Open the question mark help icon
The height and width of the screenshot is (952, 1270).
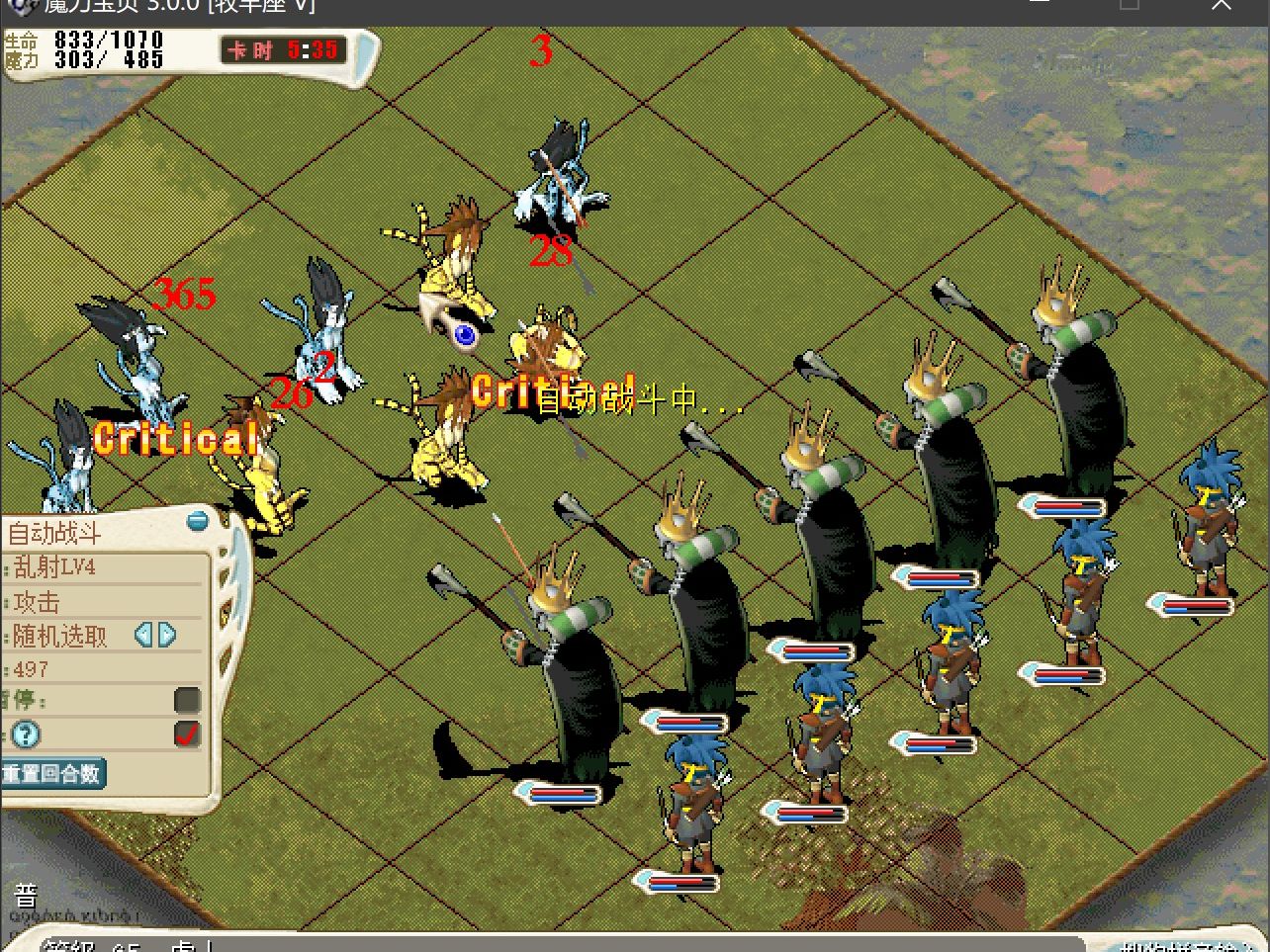pyautogui.click(x=26, y=735)
